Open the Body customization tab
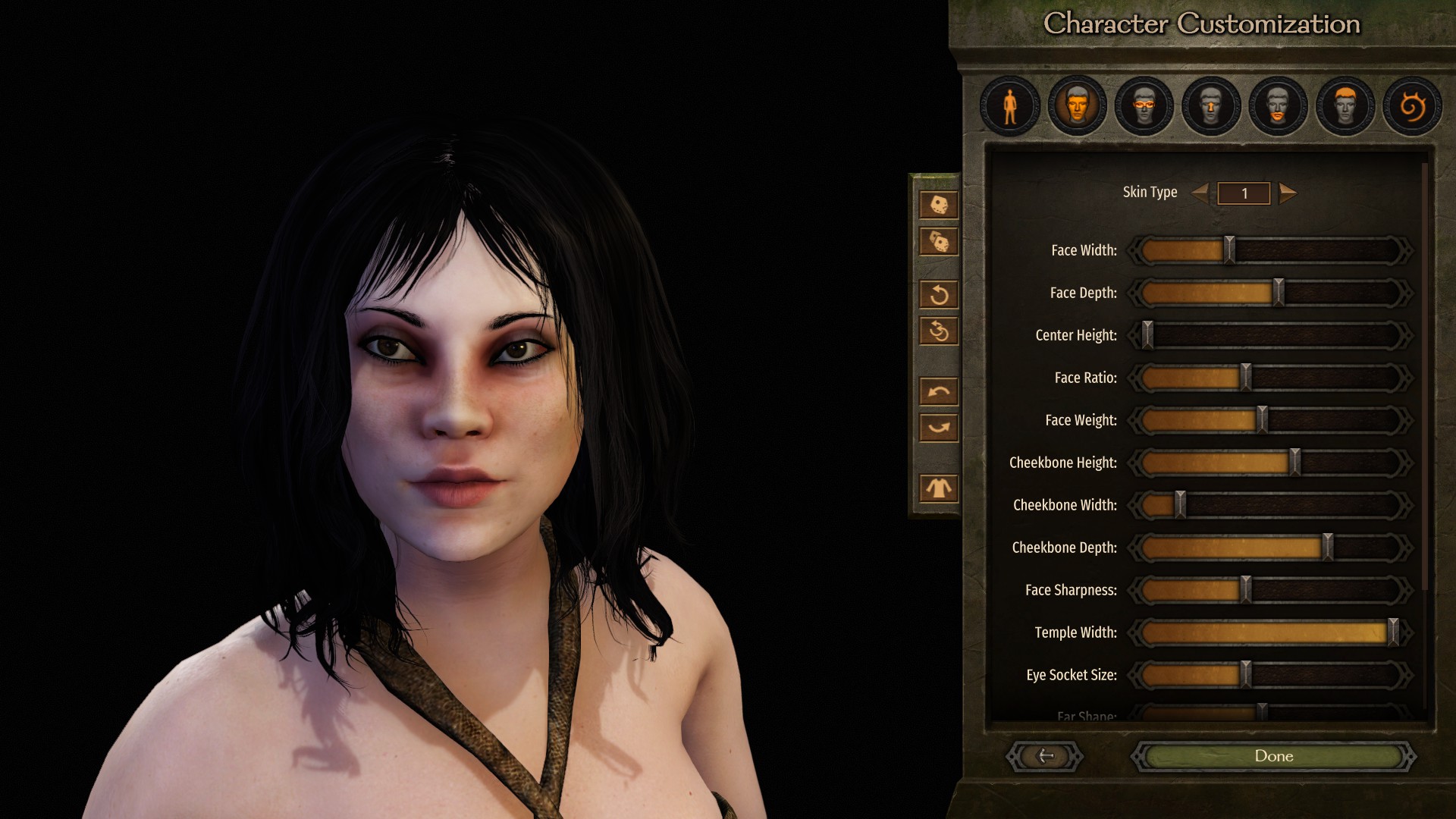Screen dimensions: 1456x819 point(1009,106)
